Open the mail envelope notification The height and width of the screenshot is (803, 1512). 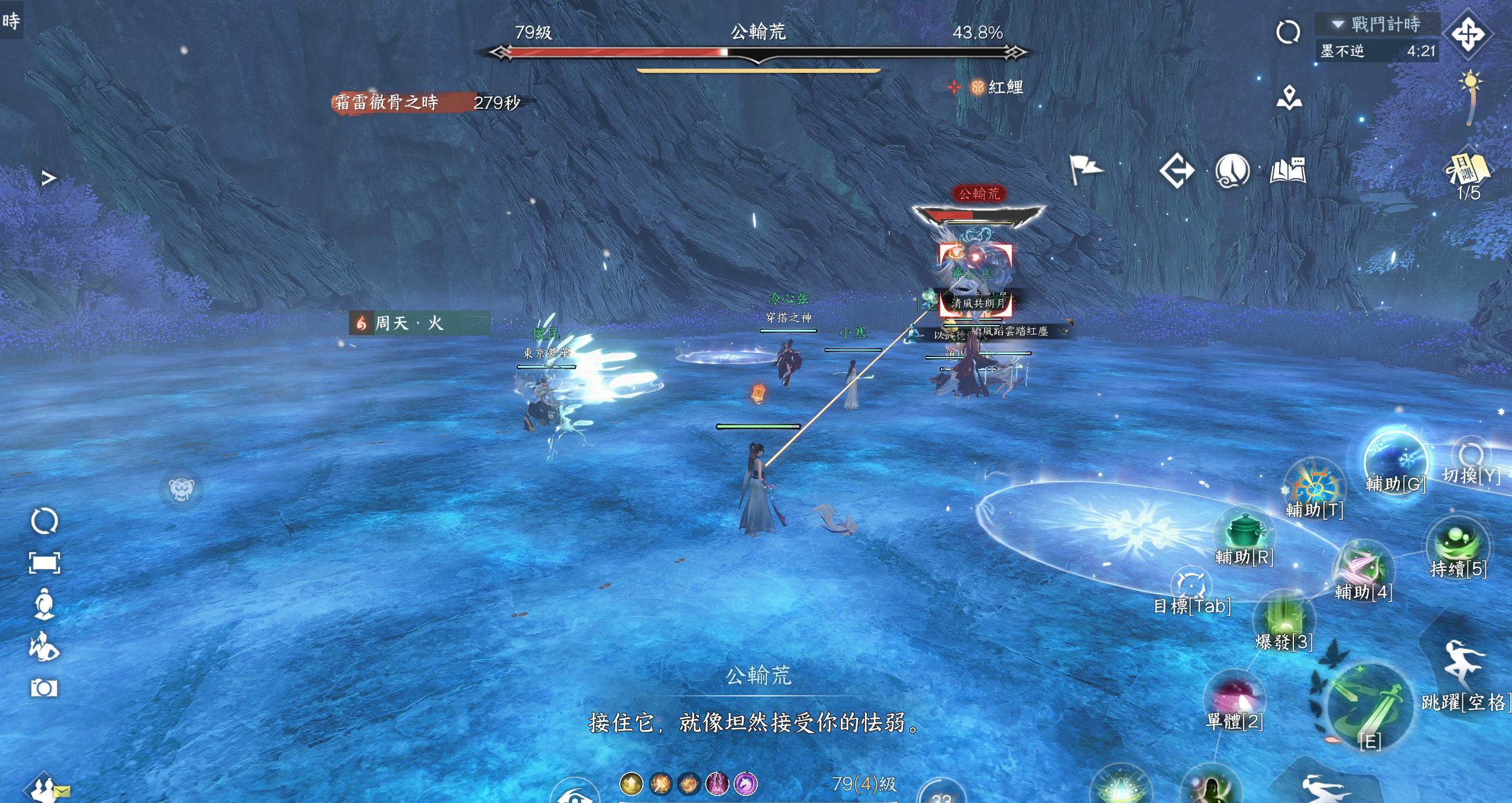(x=62, y=791)
